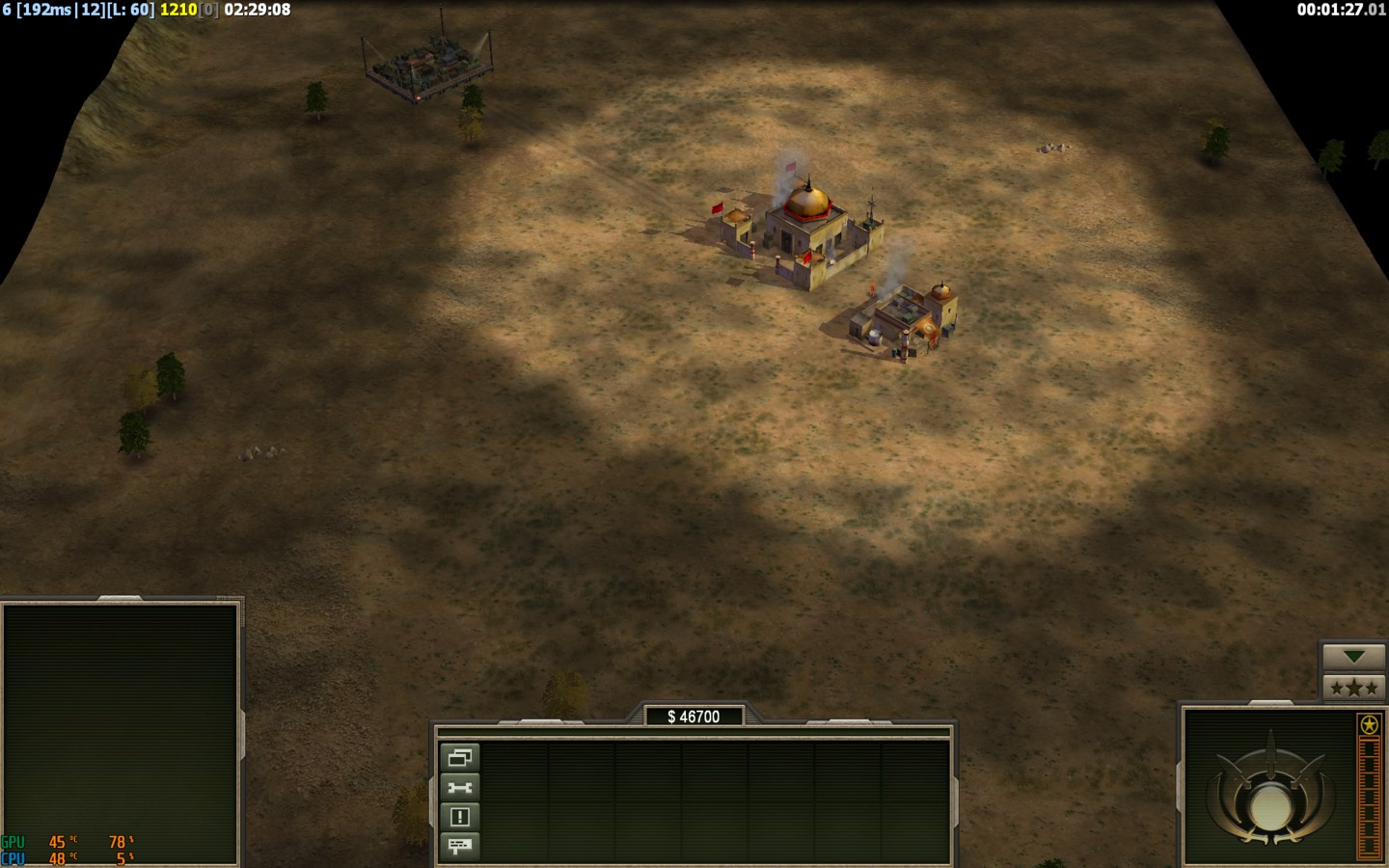1389x868 pixels.
Task: Click on the radar minimap panel
Action: (120, 733)
